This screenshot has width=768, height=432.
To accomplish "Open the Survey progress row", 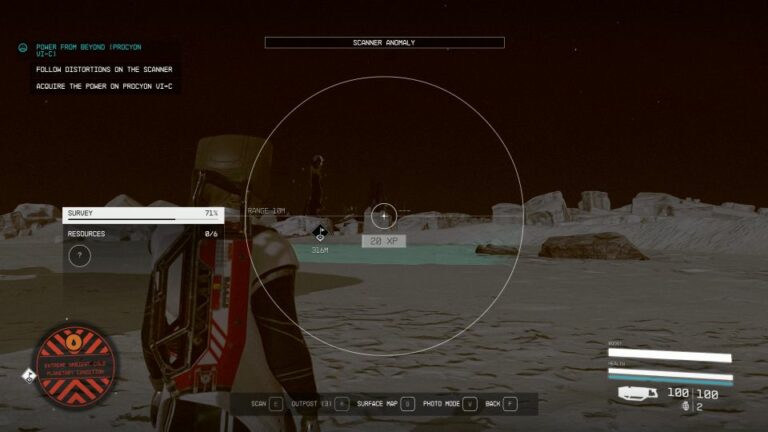I will tap(142, 213).
